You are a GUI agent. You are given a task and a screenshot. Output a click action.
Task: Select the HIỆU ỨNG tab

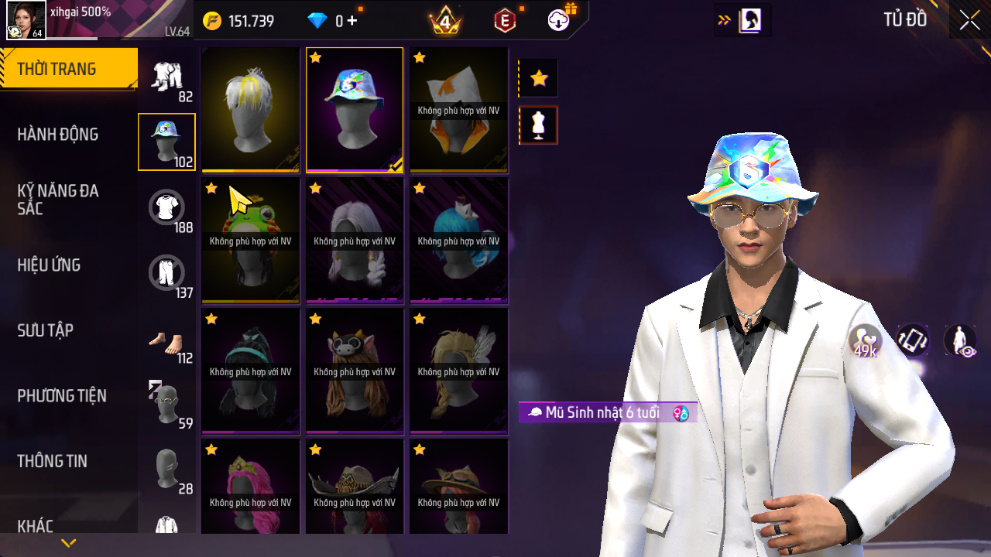[49, 265]
